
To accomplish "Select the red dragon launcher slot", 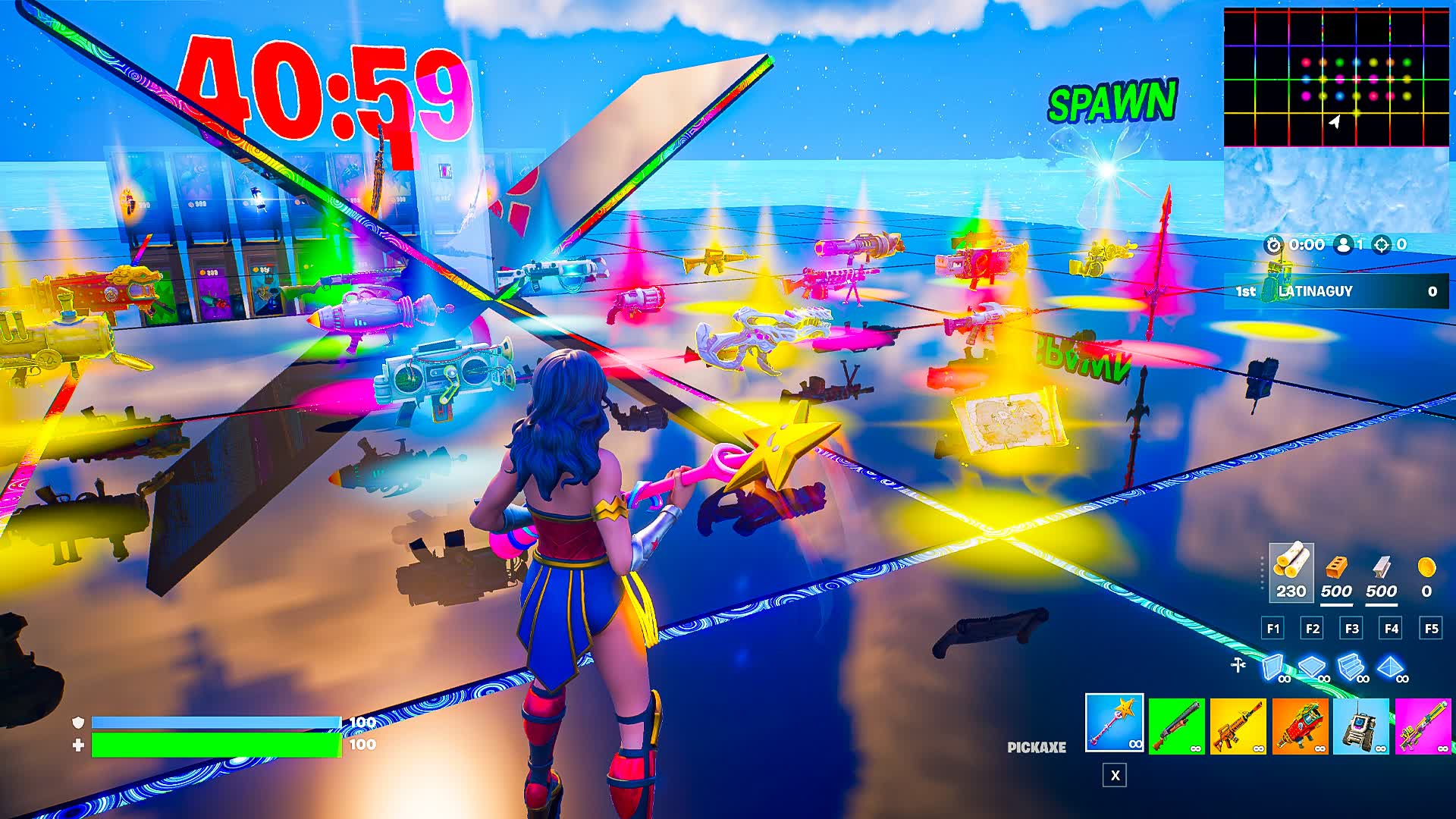I will [x=1300, y=726].
